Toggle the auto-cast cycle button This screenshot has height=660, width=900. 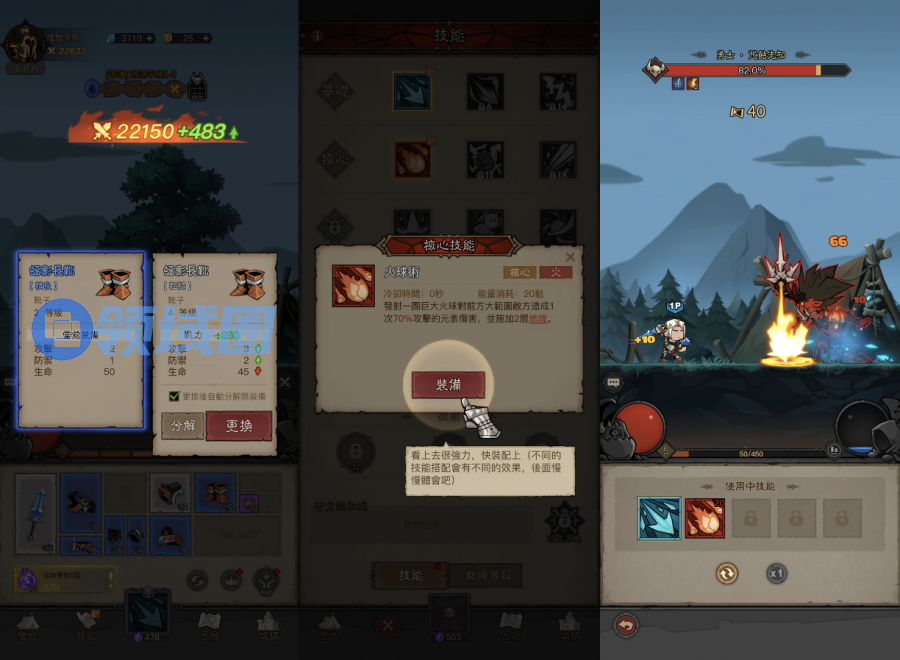tap(727, 573)
